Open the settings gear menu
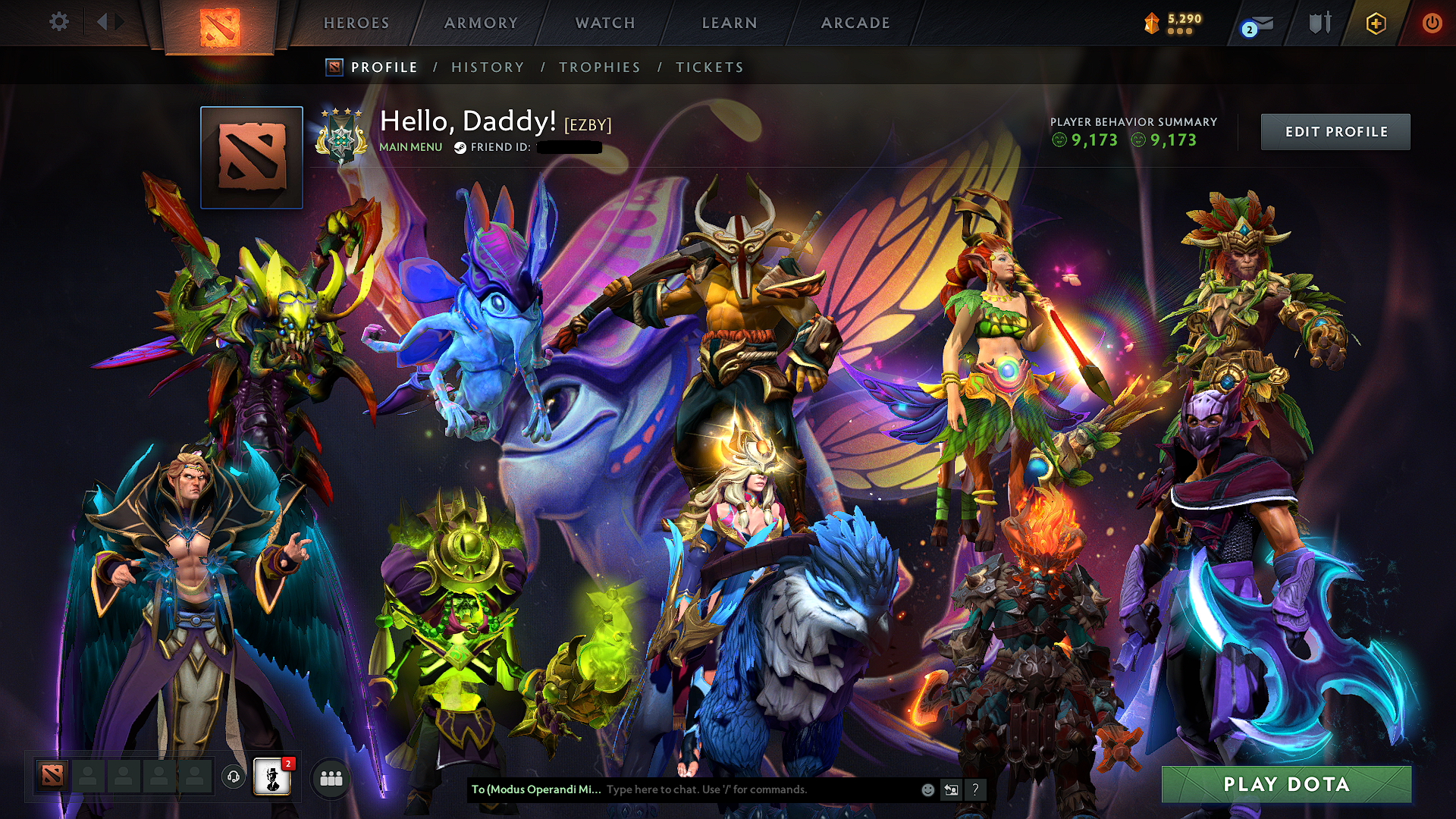 tap(58, 23)
